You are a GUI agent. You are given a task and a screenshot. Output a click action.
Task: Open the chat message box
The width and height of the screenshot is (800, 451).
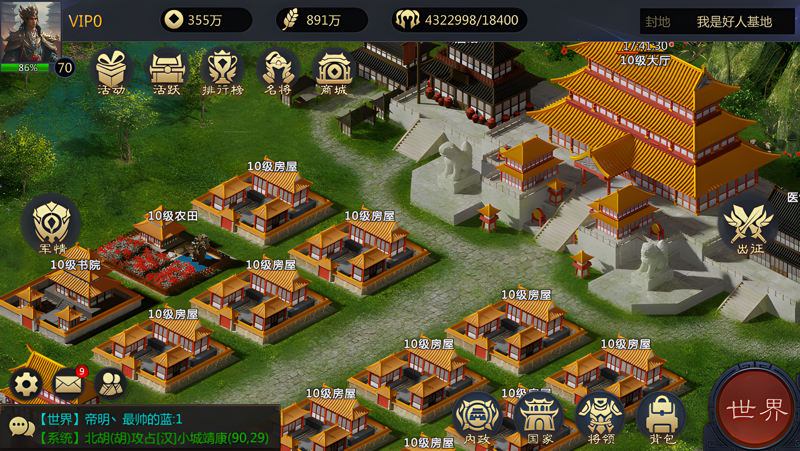pyautogui.click(x=140, y=428)
